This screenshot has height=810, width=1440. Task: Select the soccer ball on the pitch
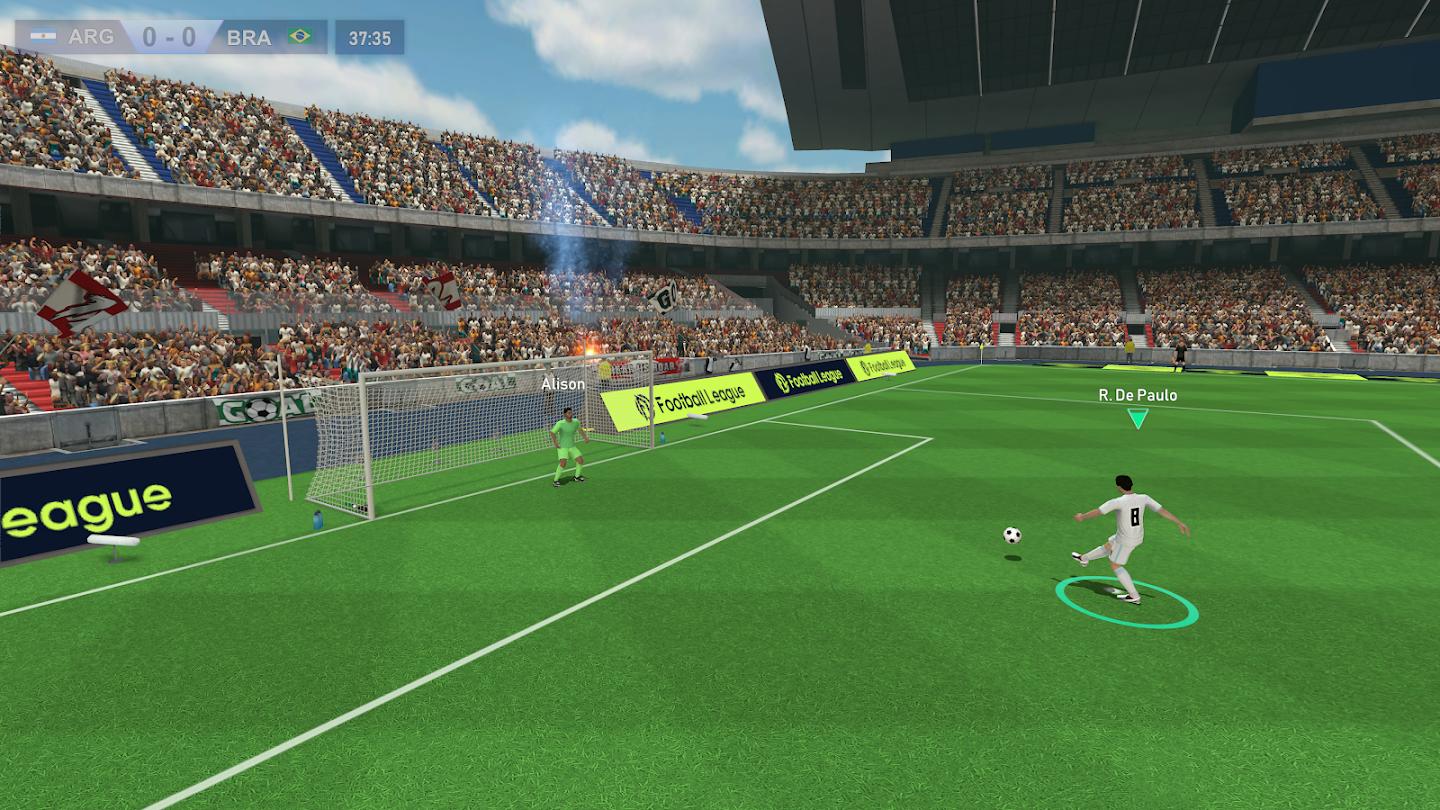tap(1014, 537)
